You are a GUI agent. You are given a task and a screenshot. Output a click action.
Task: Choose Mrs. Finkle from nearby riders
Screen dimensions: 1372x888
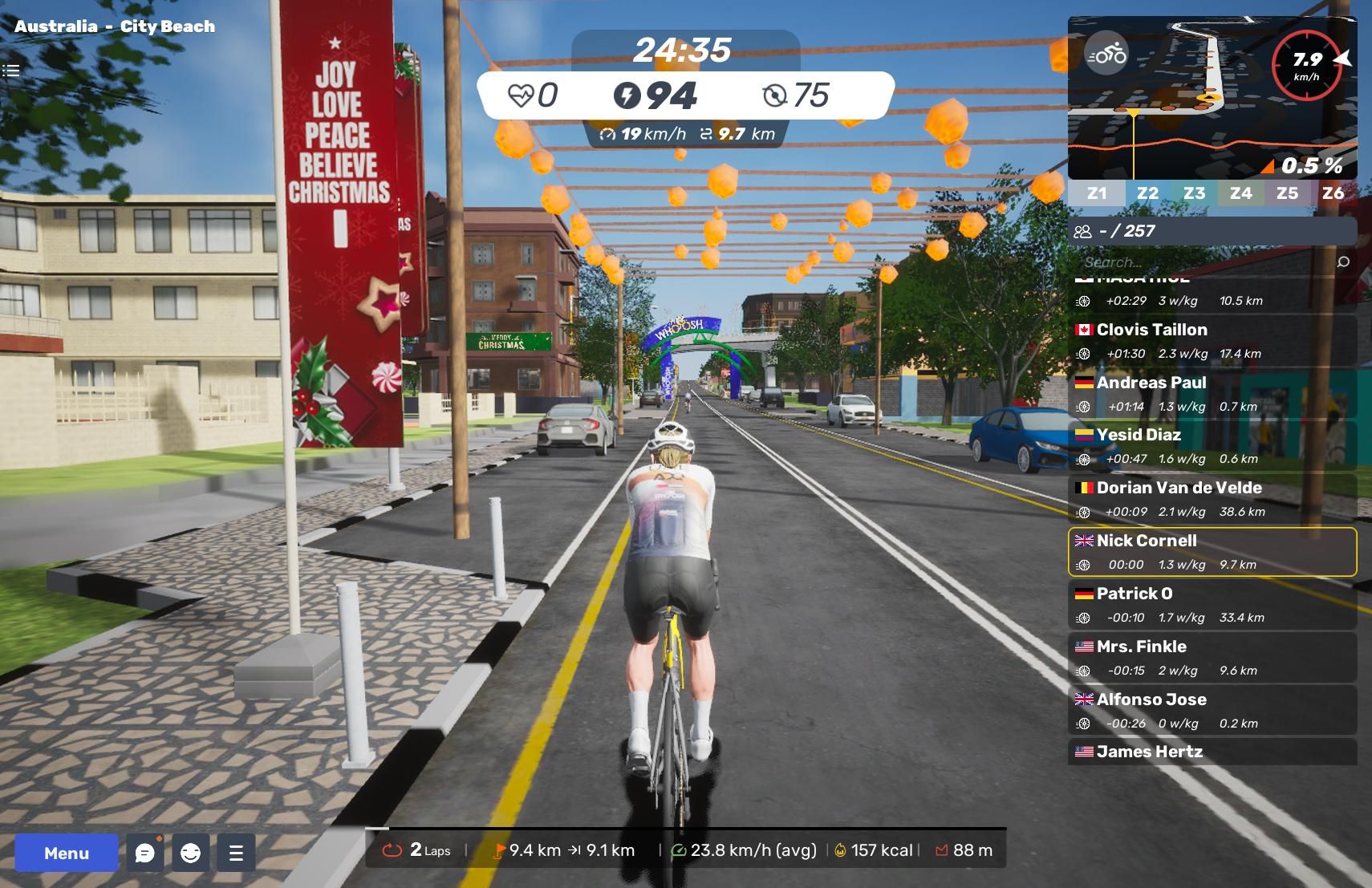coord(1212,658)
